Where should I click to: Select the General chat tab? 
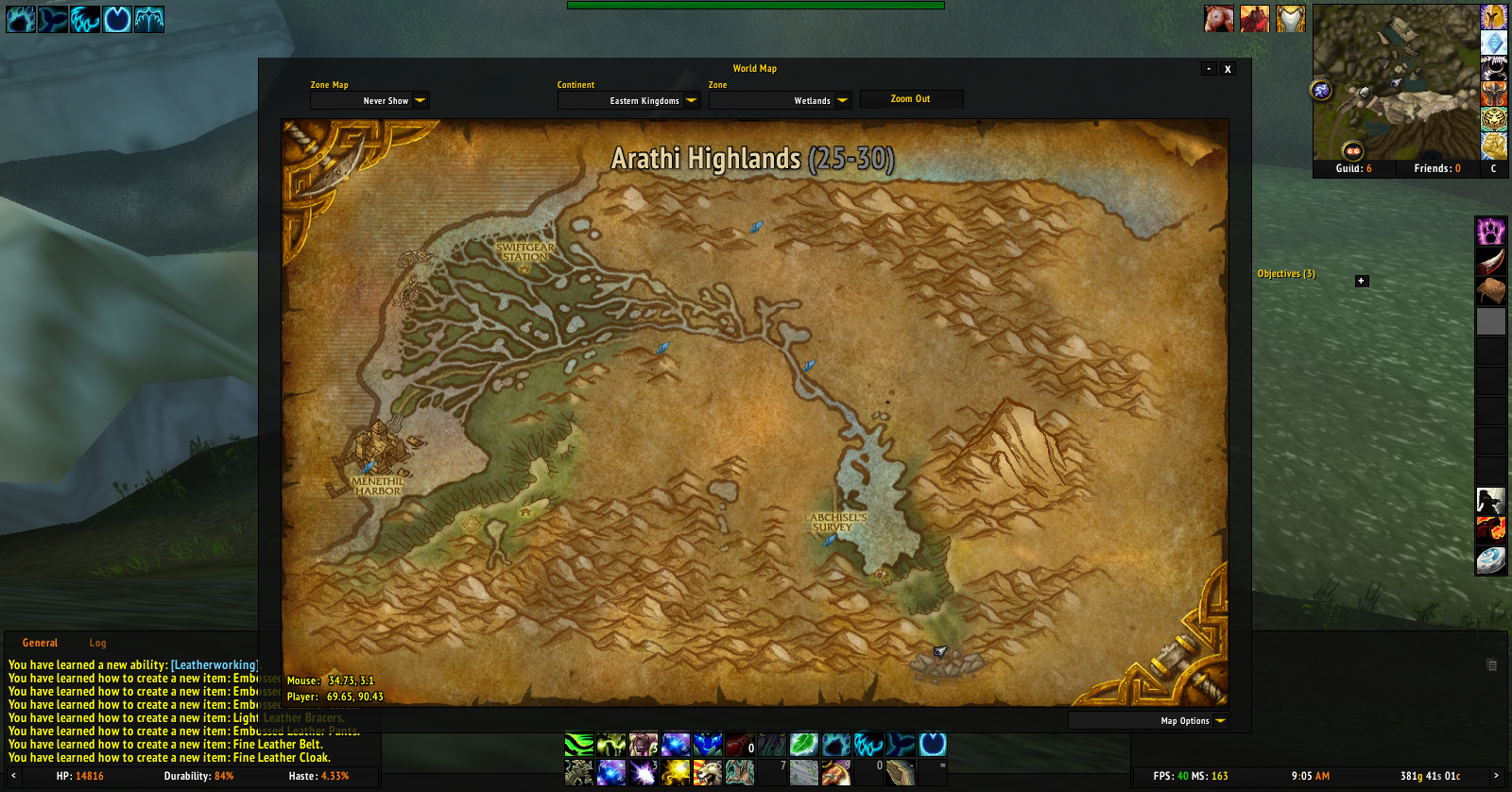click(x=40, y=643)
